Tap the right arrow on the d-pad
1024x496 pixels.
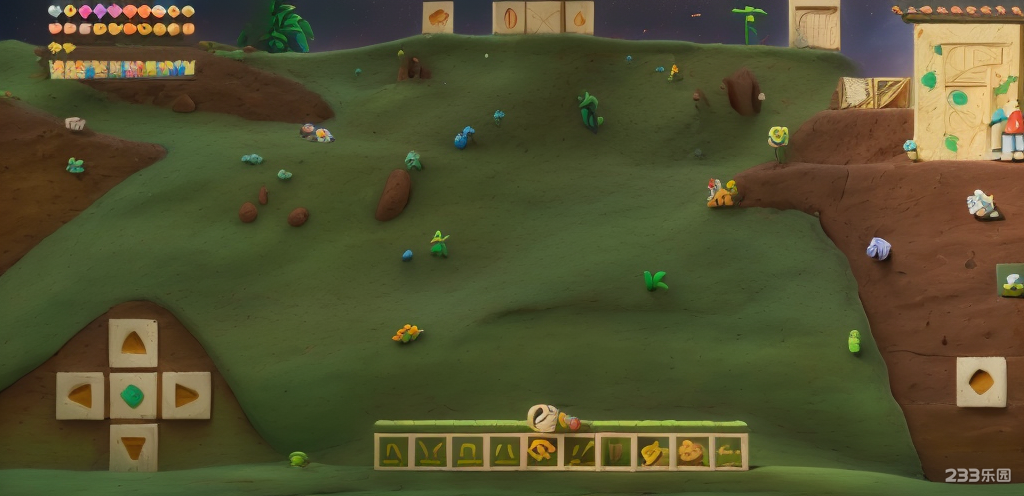pyautogui.click(x=186, y=396)
